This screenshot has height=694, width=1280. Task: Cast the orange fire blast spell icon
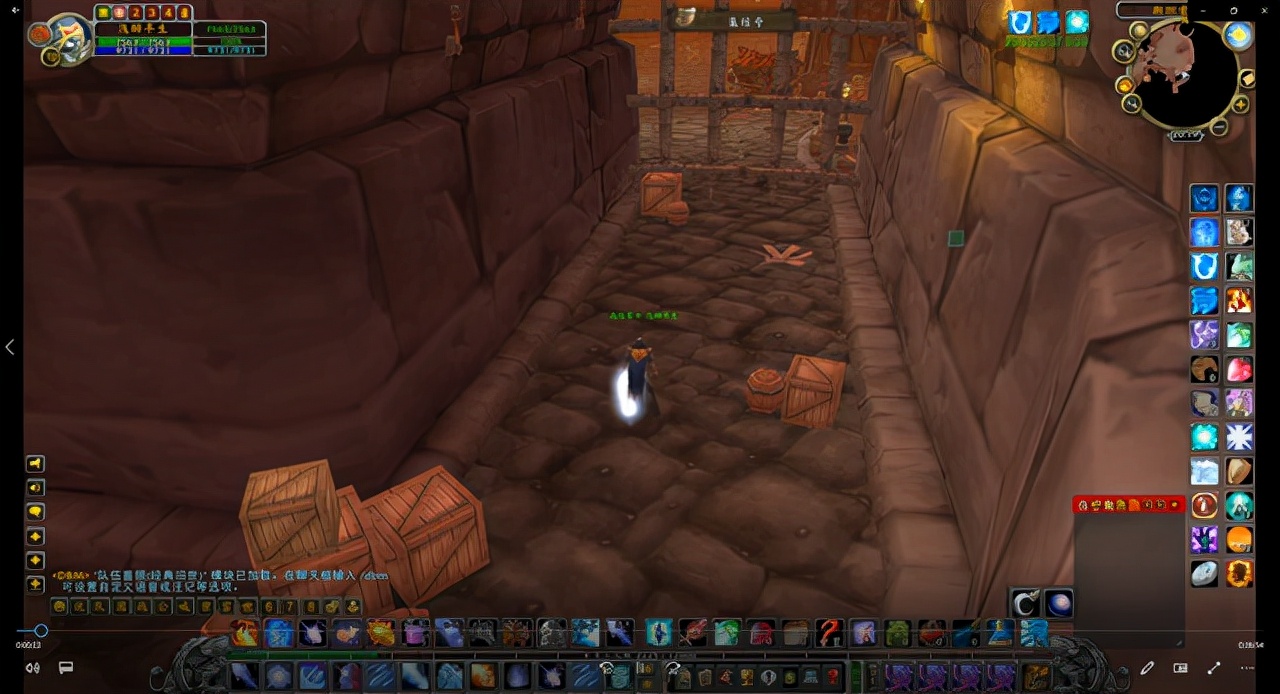(x=1239, y=301)
